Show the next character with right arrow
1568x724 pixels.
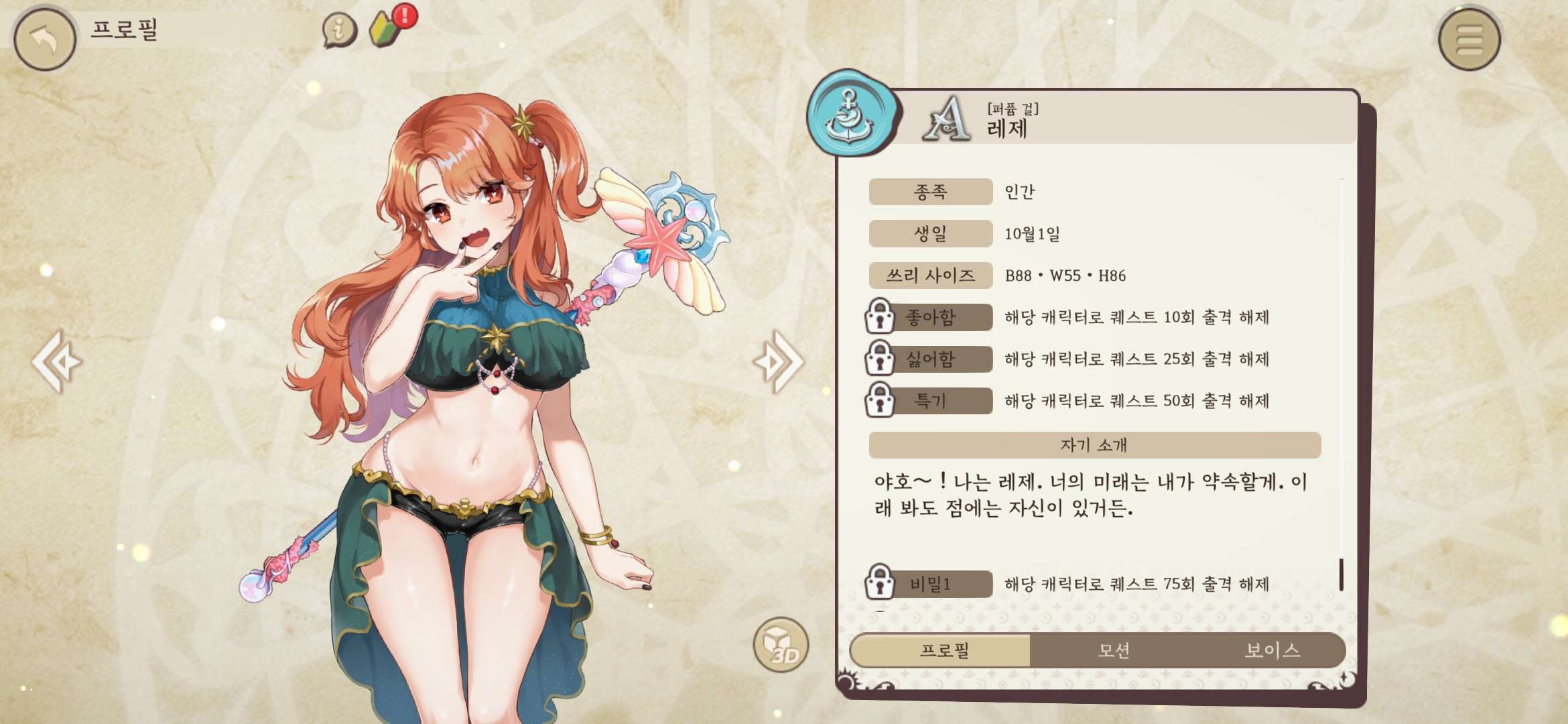pos(779,361)
